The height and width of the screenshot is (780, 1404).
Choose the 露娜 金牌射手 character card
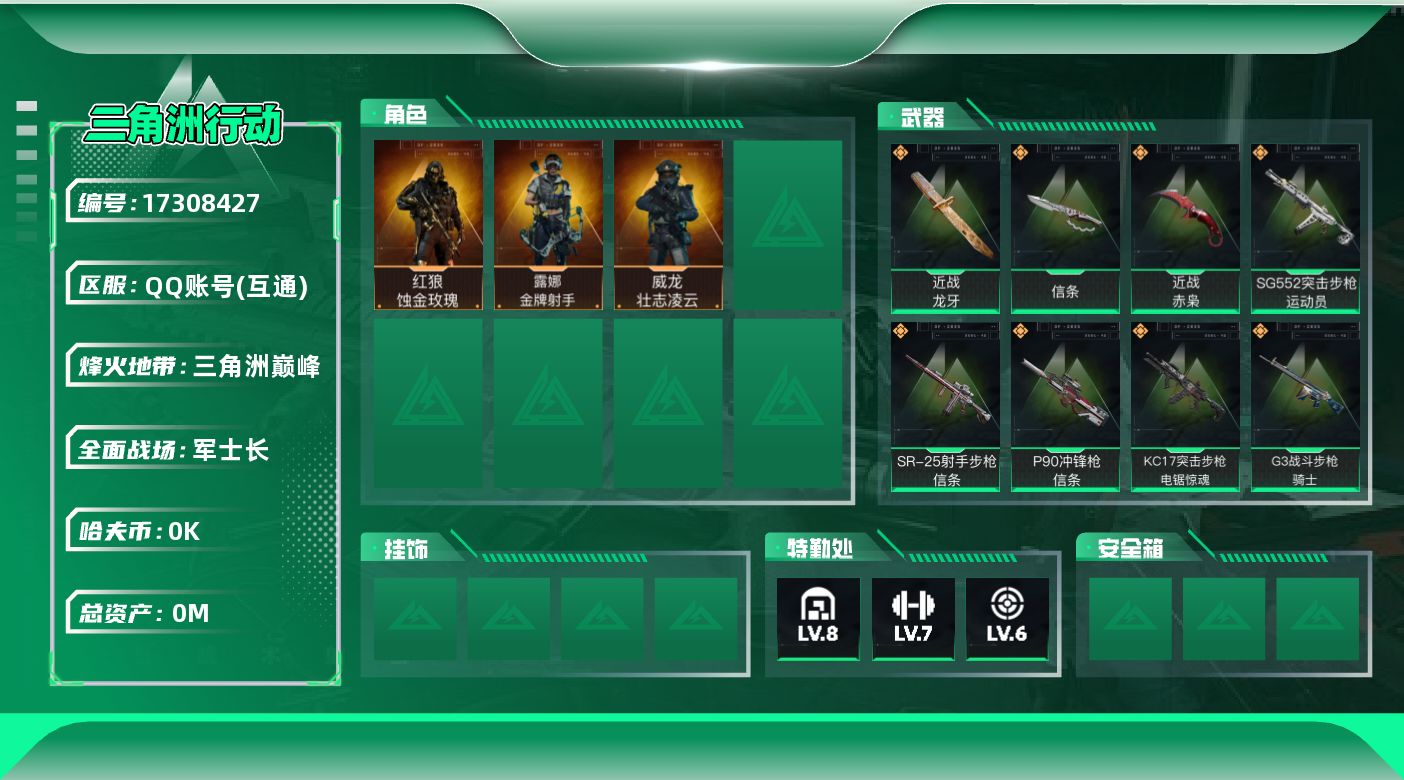point(548,225)
